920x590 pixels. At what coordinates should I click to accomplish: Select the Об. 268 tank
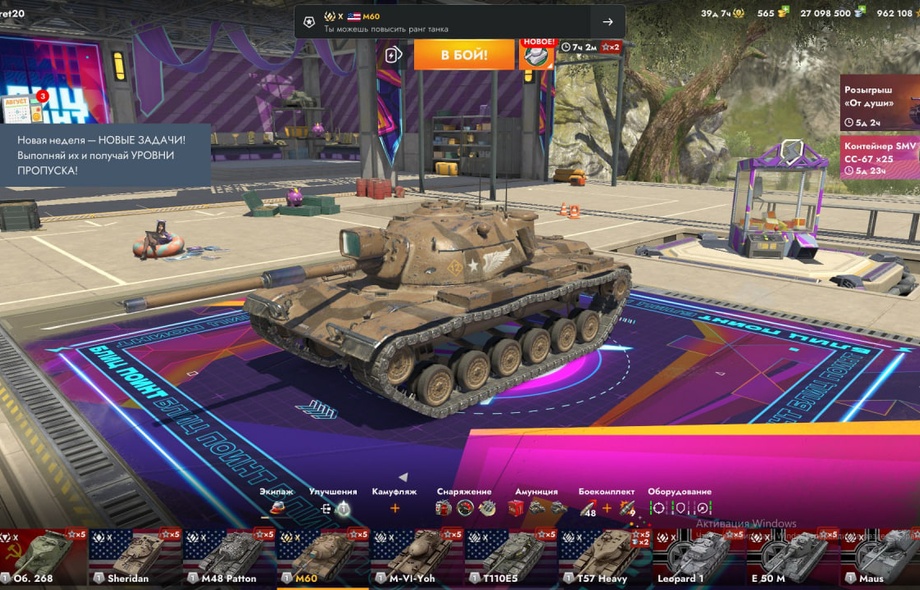(43, 557)
